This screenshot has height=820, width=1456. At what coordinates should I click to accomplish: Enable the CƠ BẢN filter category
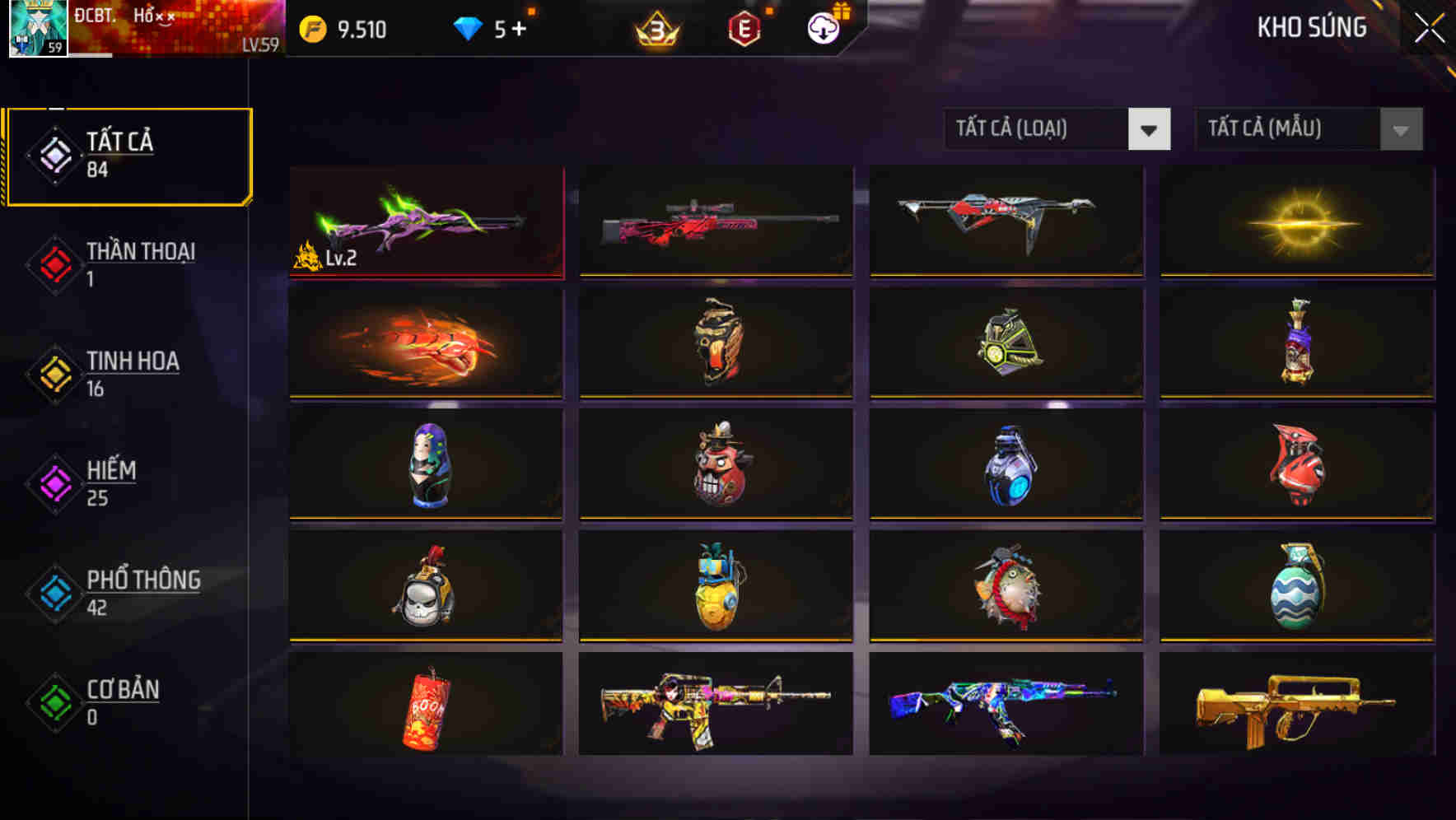tap(53, 702)
